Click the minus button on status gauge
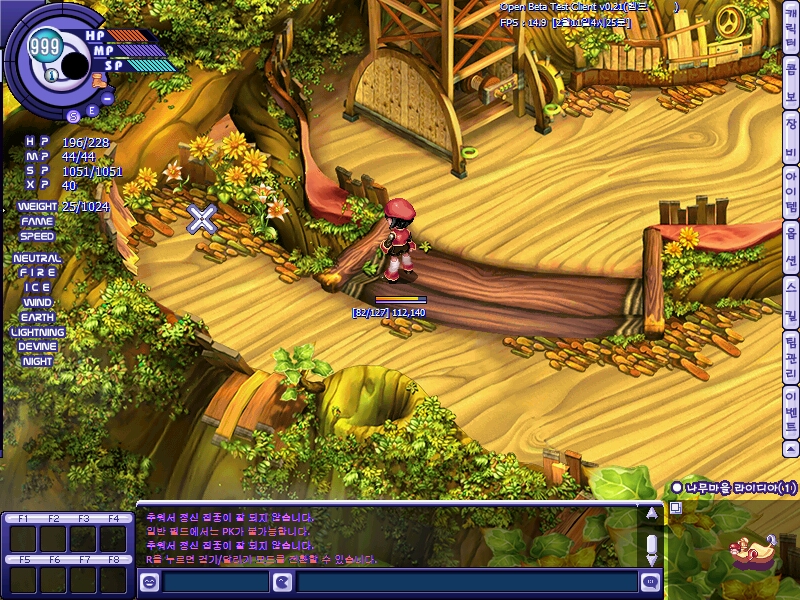Viewport: 800px width, 600px height. pyautogui.click(x=107, y=98)
